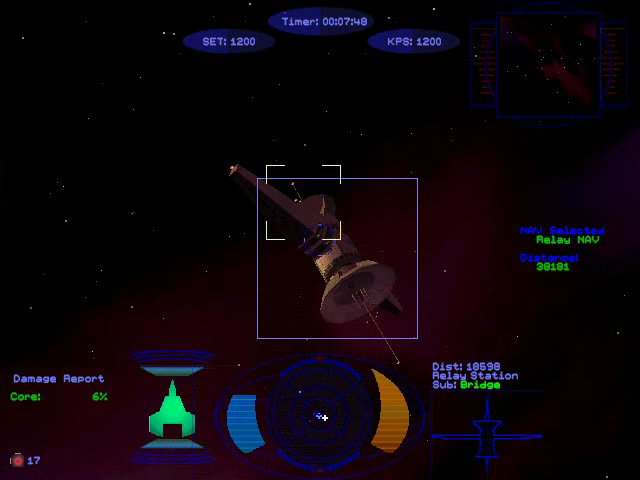Select the green player ship status icon

[x=170, y=409]
